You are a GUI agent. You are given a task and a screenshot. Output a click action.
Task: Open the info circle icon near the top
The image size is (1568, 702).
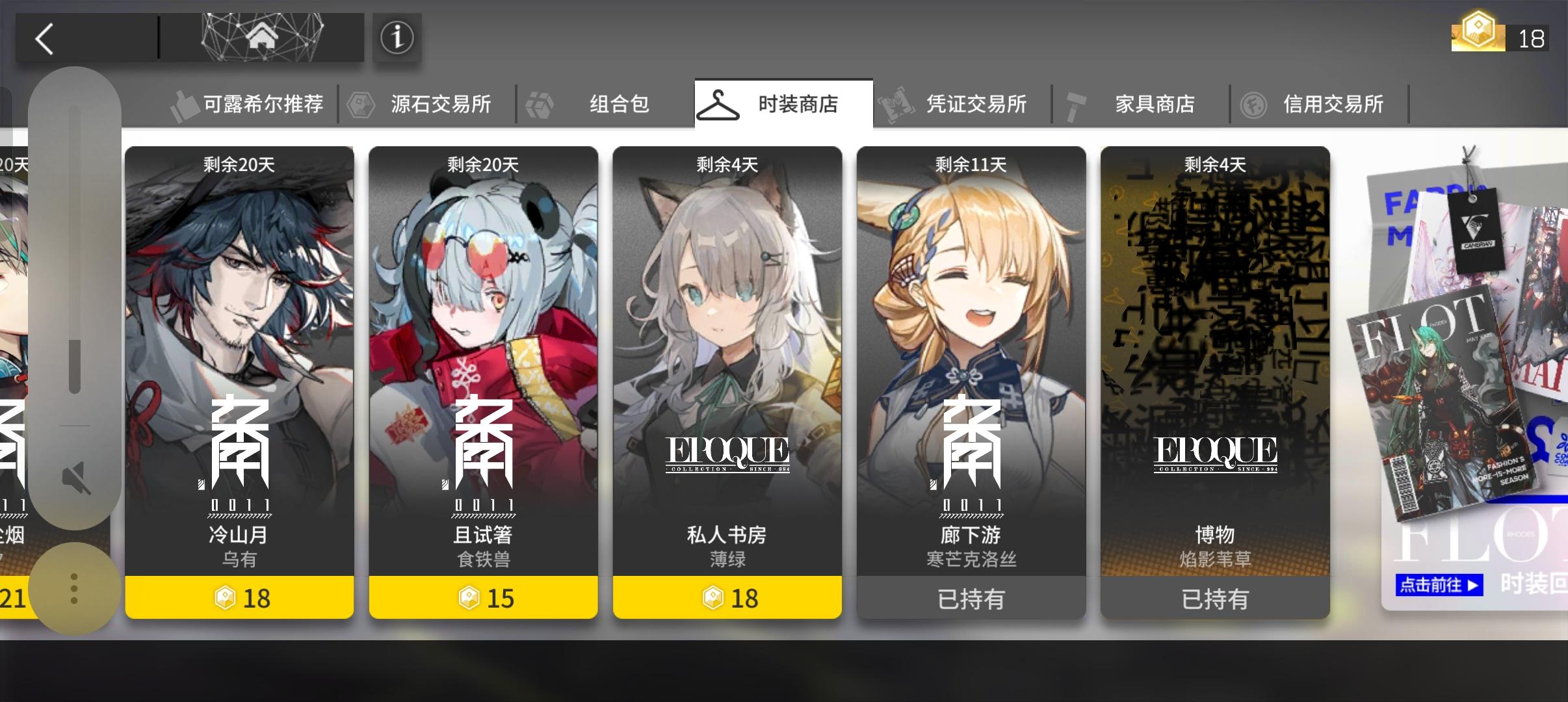396,38
